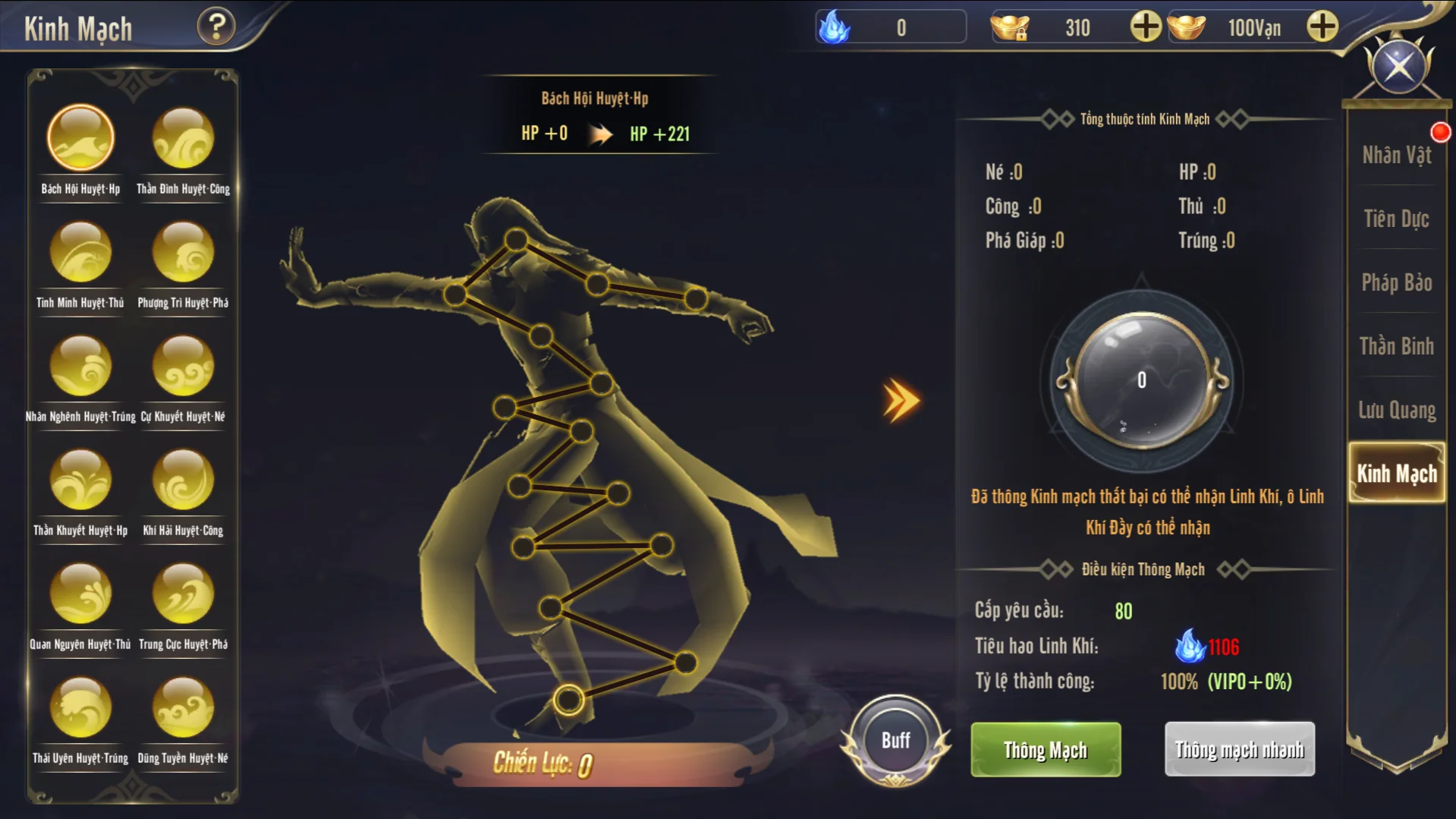The width and height of the screenshot is (1456, 819).
Task: Choose the Khí Hải Huyệt-Công orb
Action: [183, 480]
